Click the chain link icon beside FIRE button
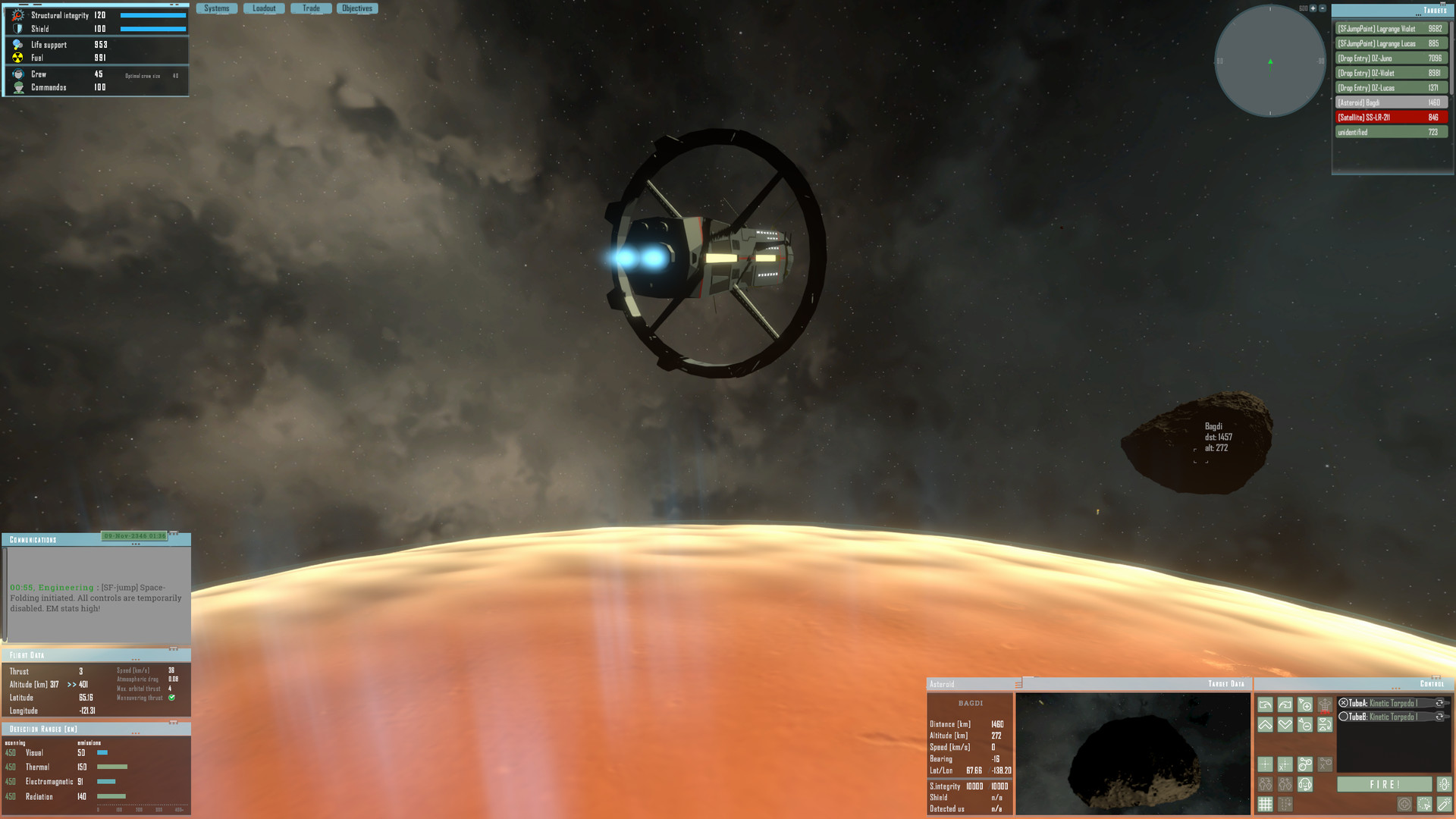 click(1444, 784)
